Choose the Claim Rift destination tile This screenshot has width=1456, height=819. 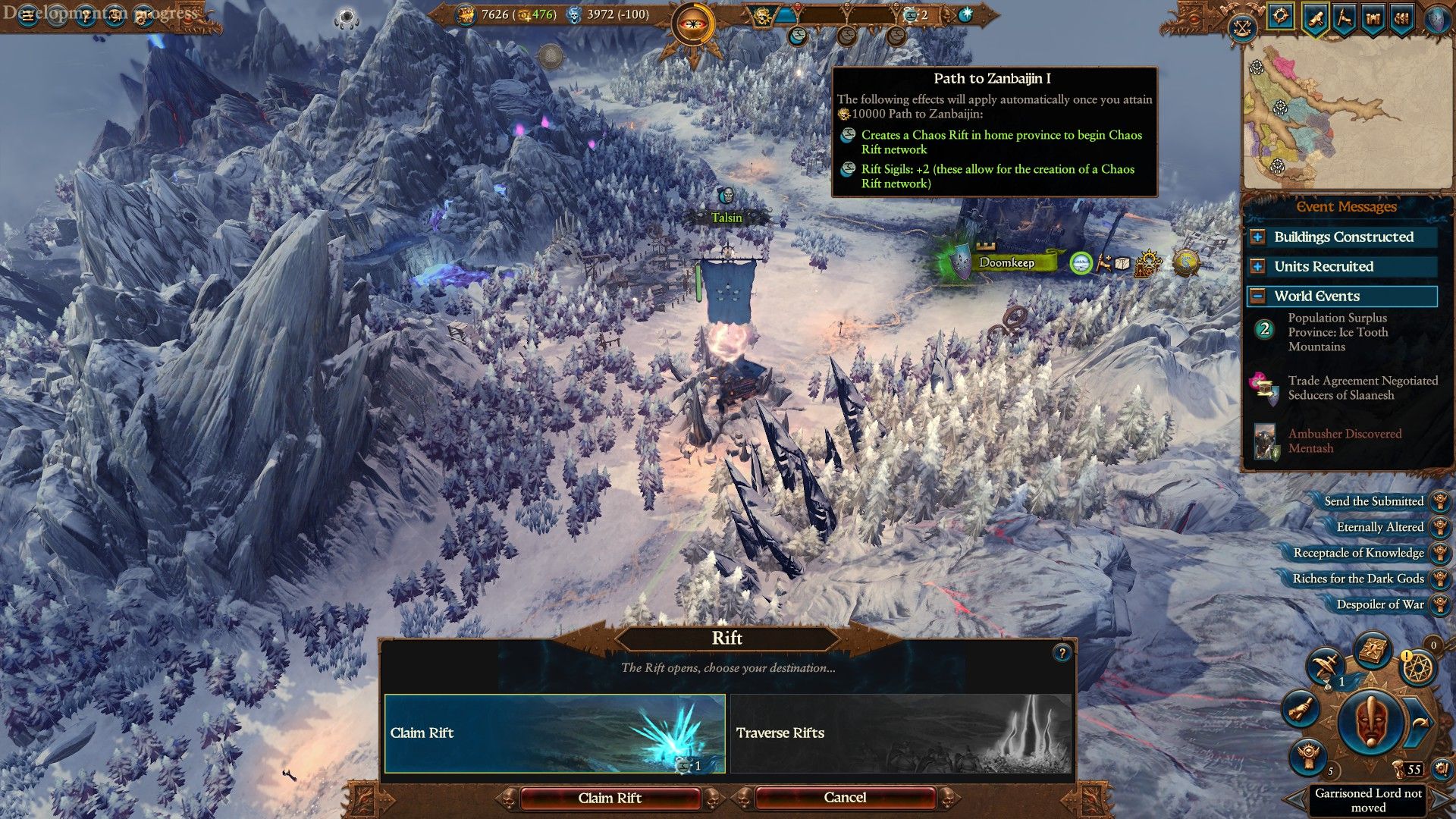554,733
